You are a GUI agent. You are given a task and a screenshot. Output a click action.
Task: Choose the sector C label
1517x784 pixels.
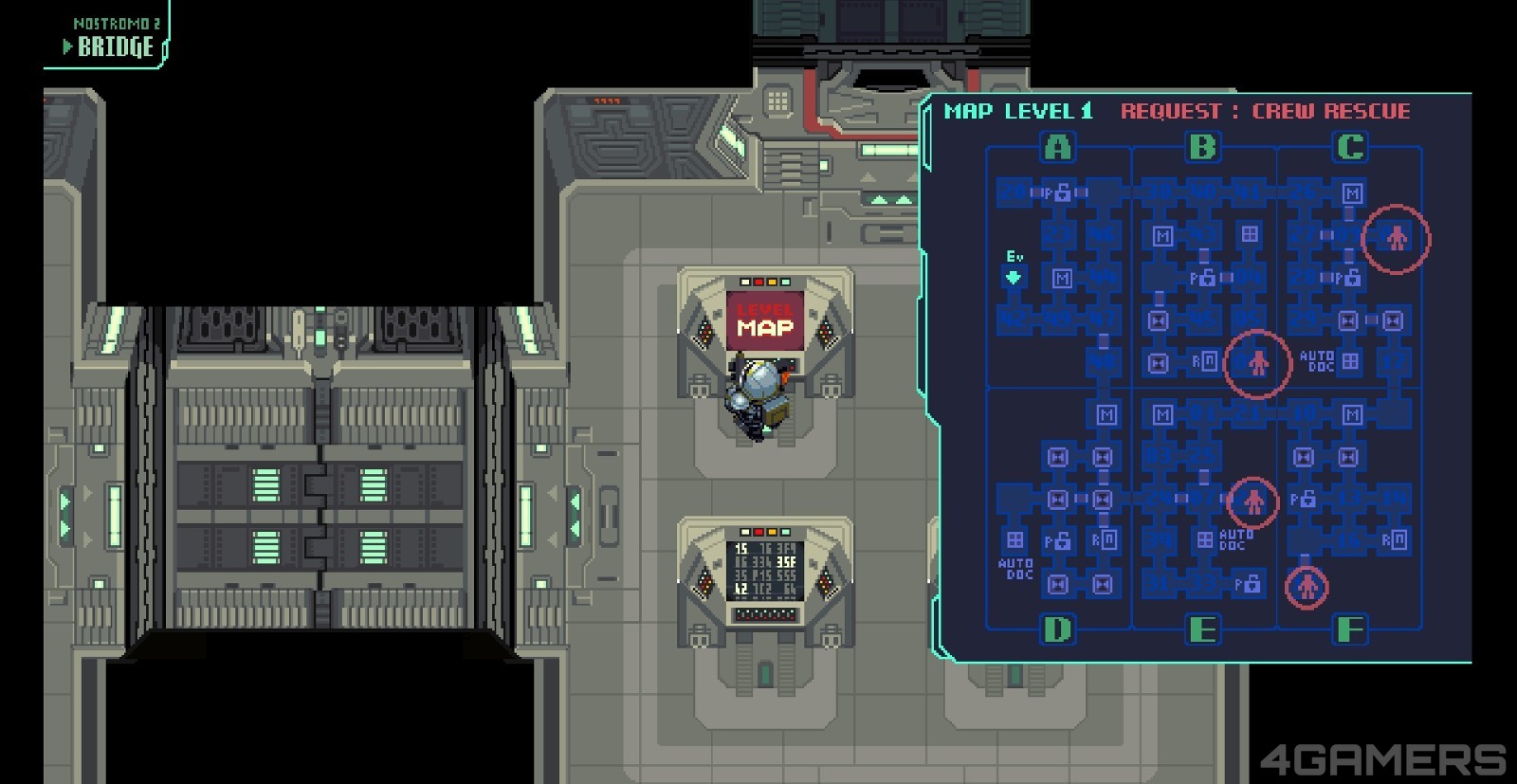[x=1350, y=147]
